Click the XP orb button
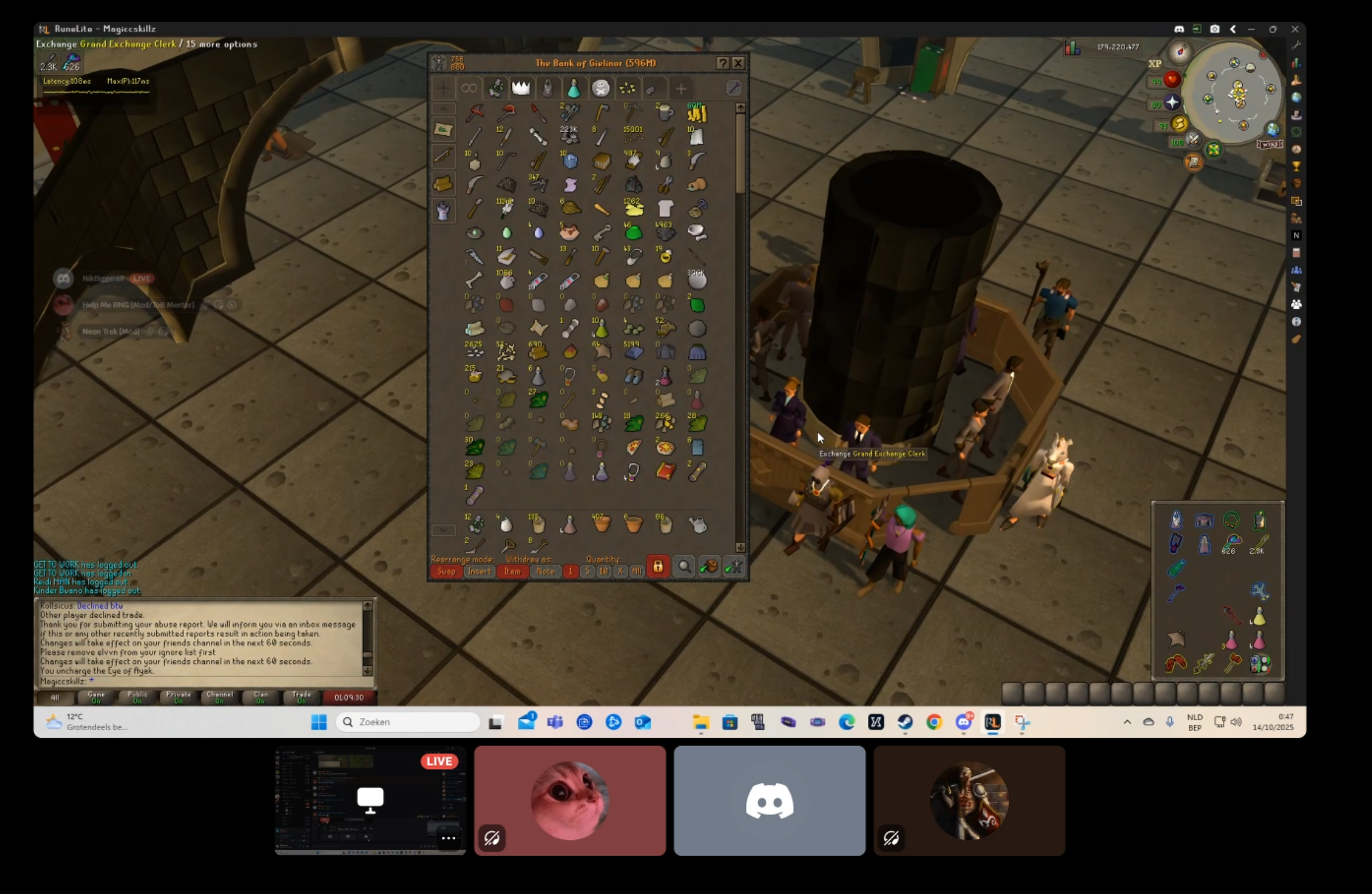1372x894 pixels. coord(1155,64)
